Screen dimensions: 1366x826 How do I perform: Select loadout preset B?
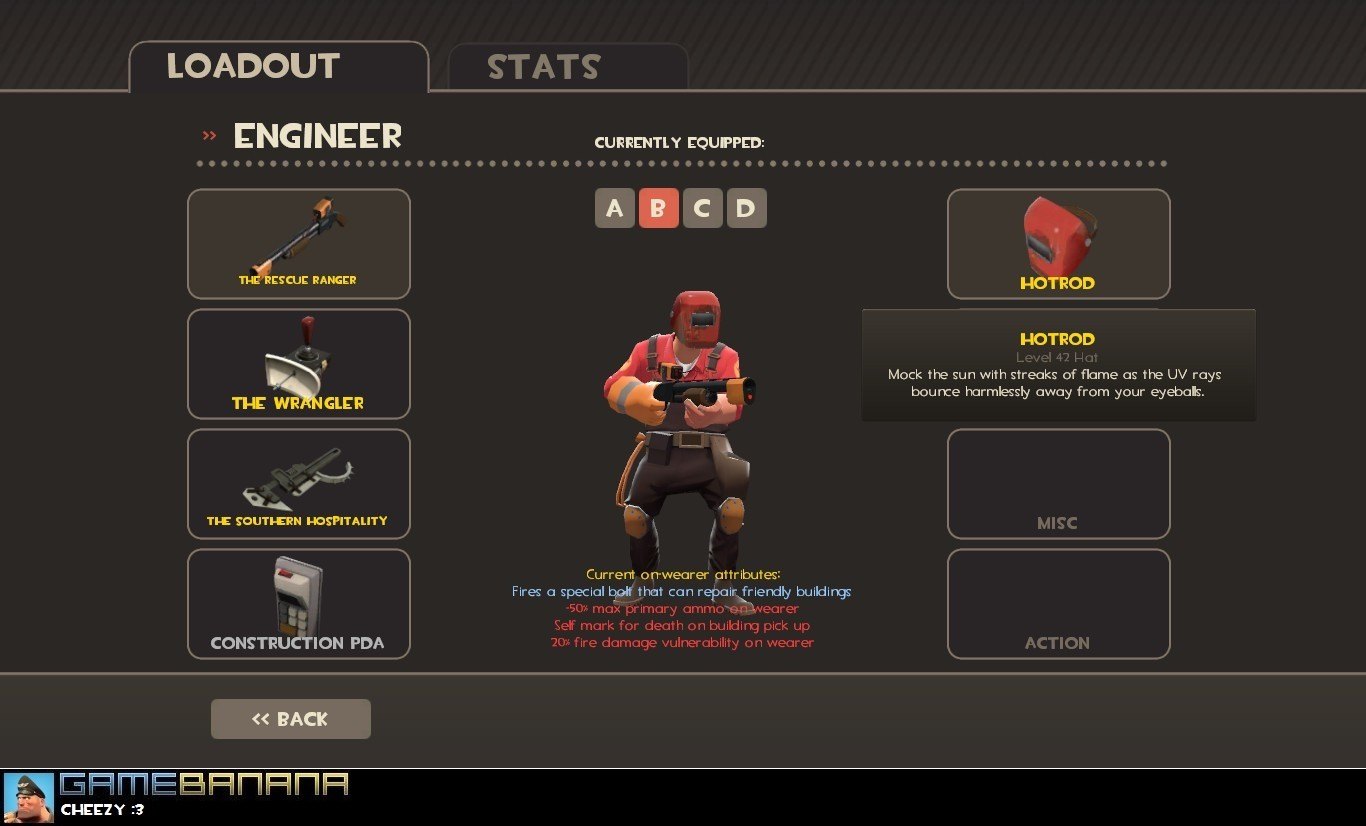click(658, 208)
